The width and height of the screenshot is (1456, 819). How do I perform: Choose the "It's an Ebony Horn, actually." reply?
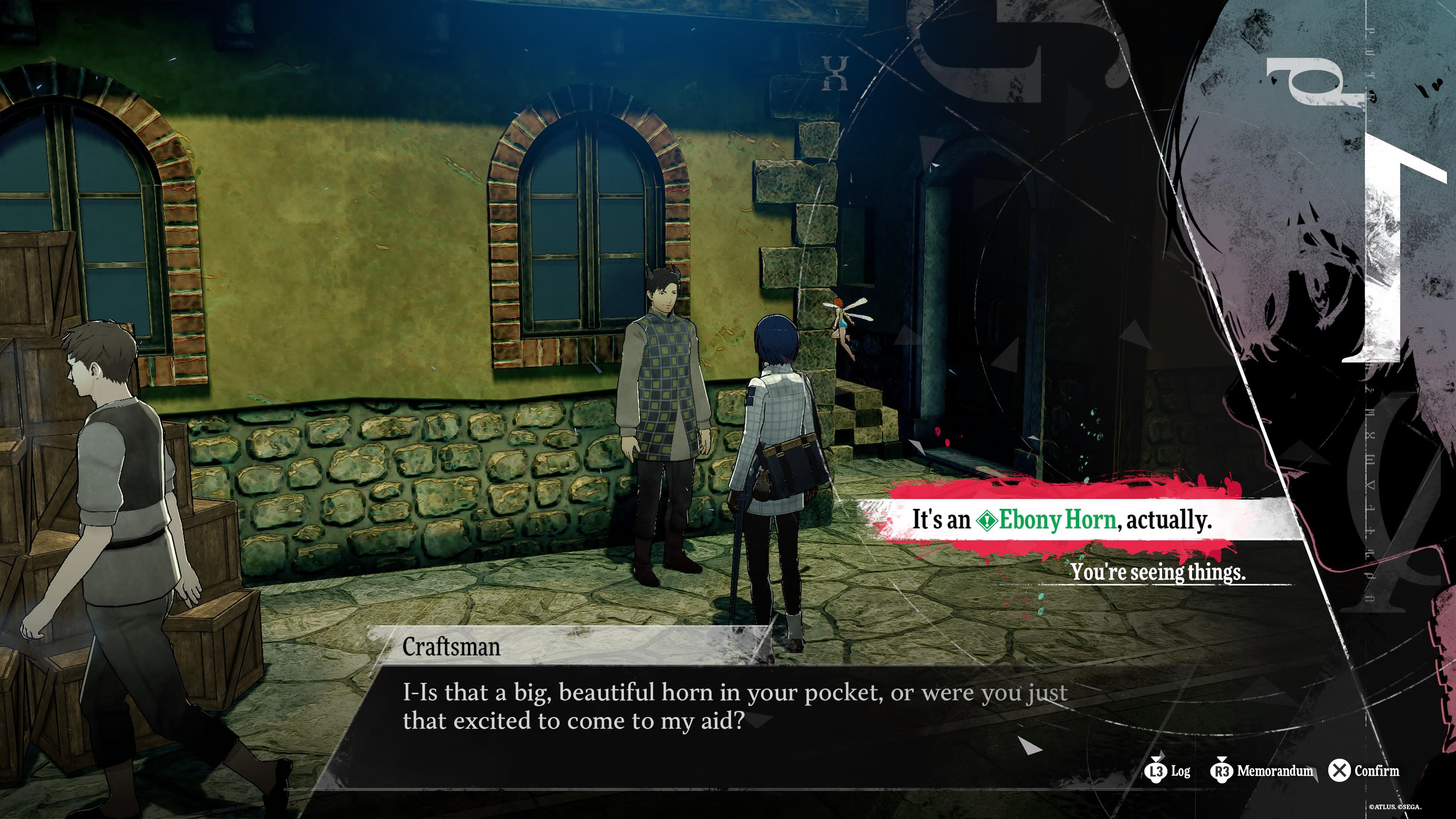(x=1062, y=519)
